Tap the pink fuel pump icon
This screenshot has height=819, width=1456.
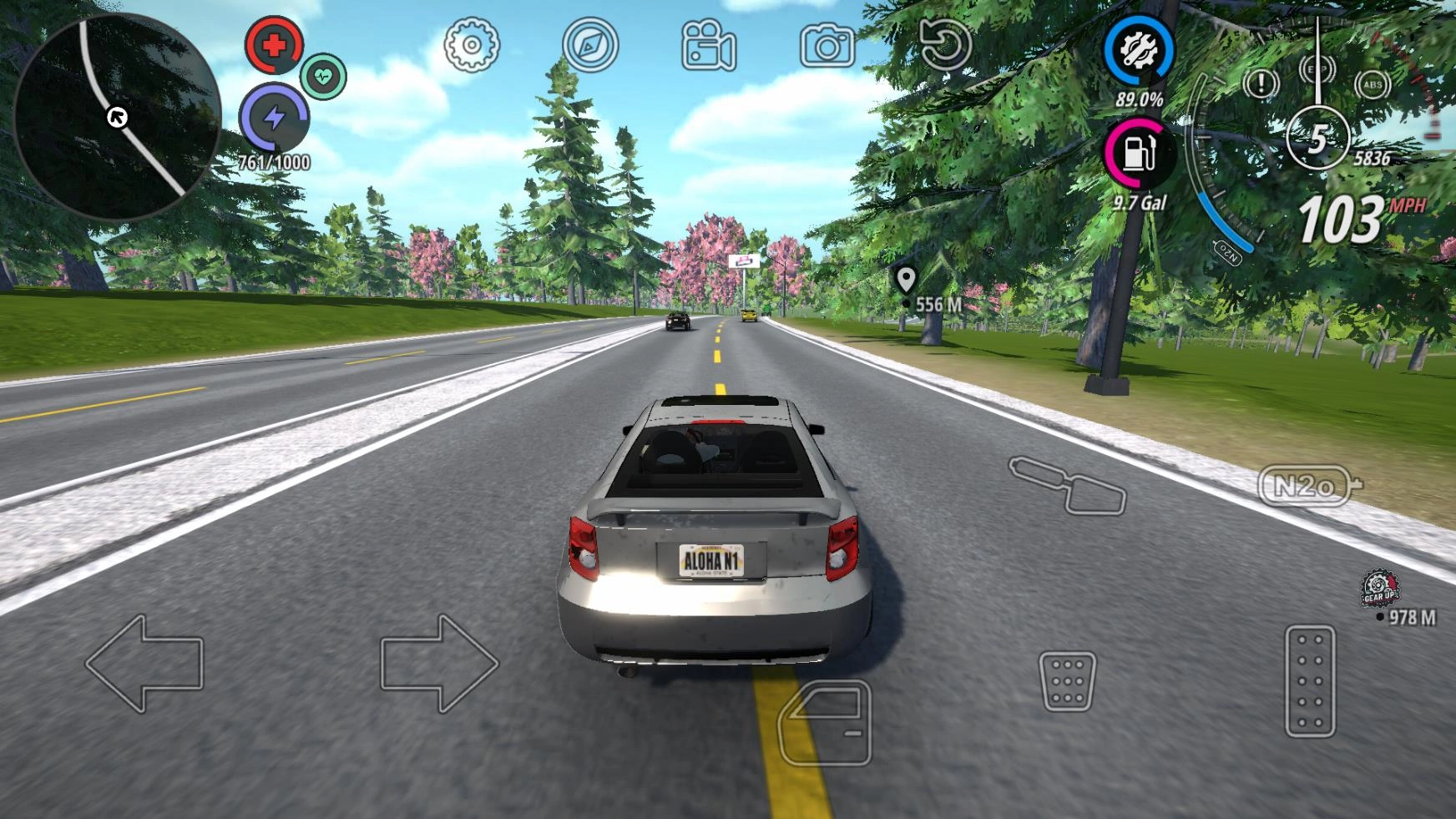(1137, 154)
